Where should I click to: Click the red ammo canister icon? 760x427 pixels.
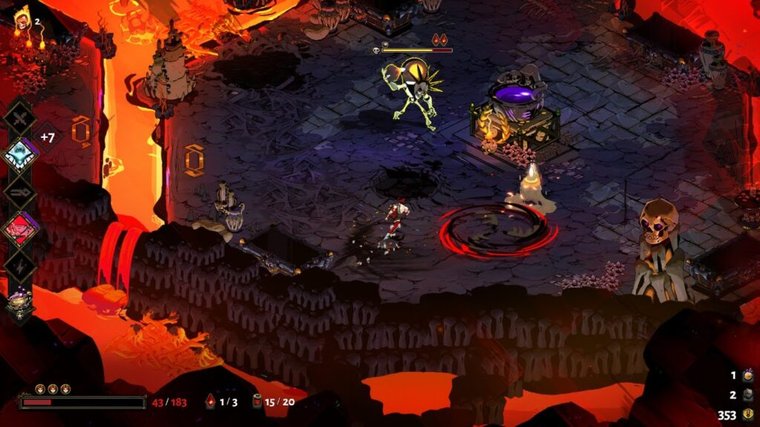pyautogui.click(x=256, y=402)
